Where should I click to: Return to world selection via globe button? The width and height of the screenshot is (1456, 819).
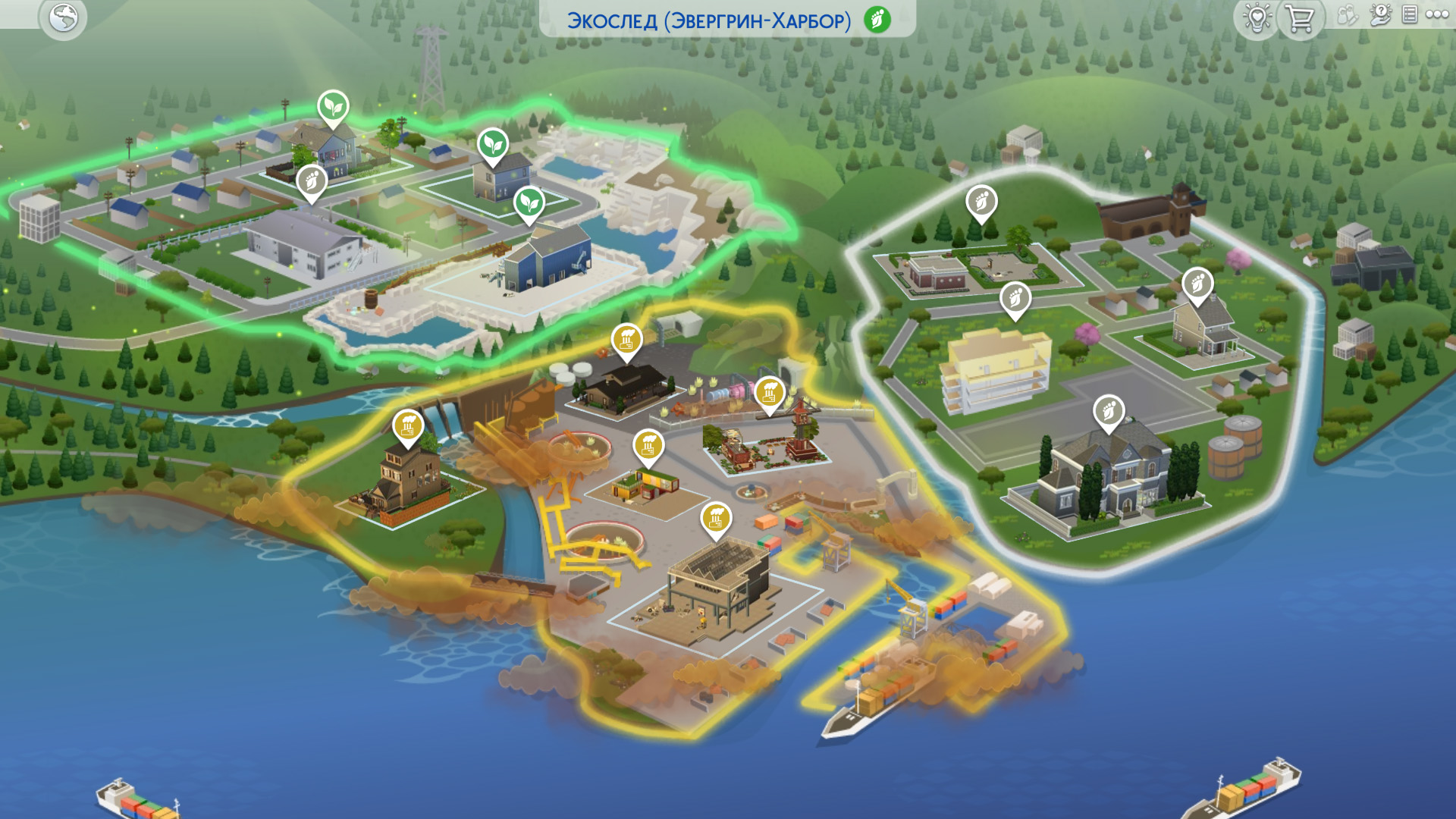[63, 18]
